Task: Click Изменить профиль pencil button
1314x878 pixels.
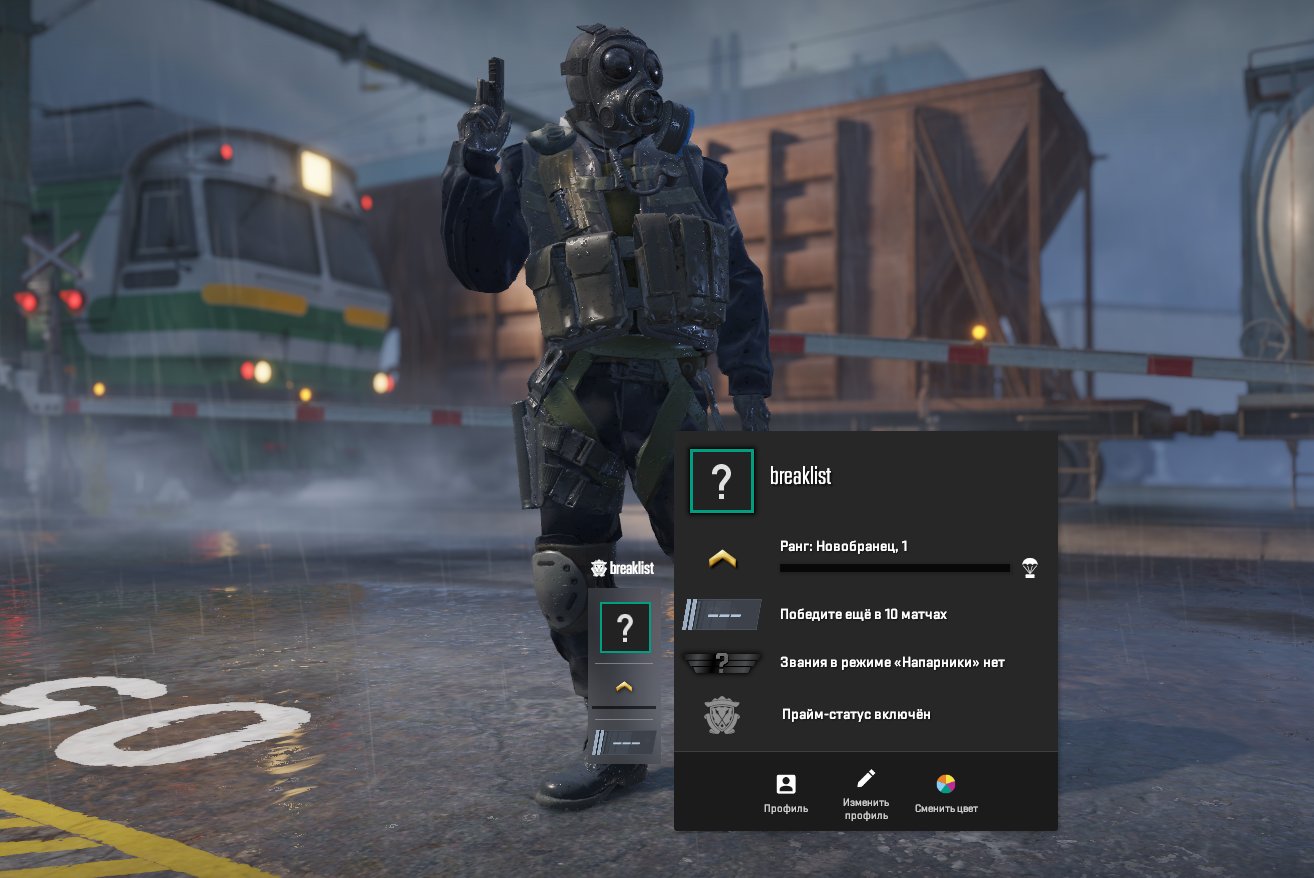Action: tap(865, 793)
